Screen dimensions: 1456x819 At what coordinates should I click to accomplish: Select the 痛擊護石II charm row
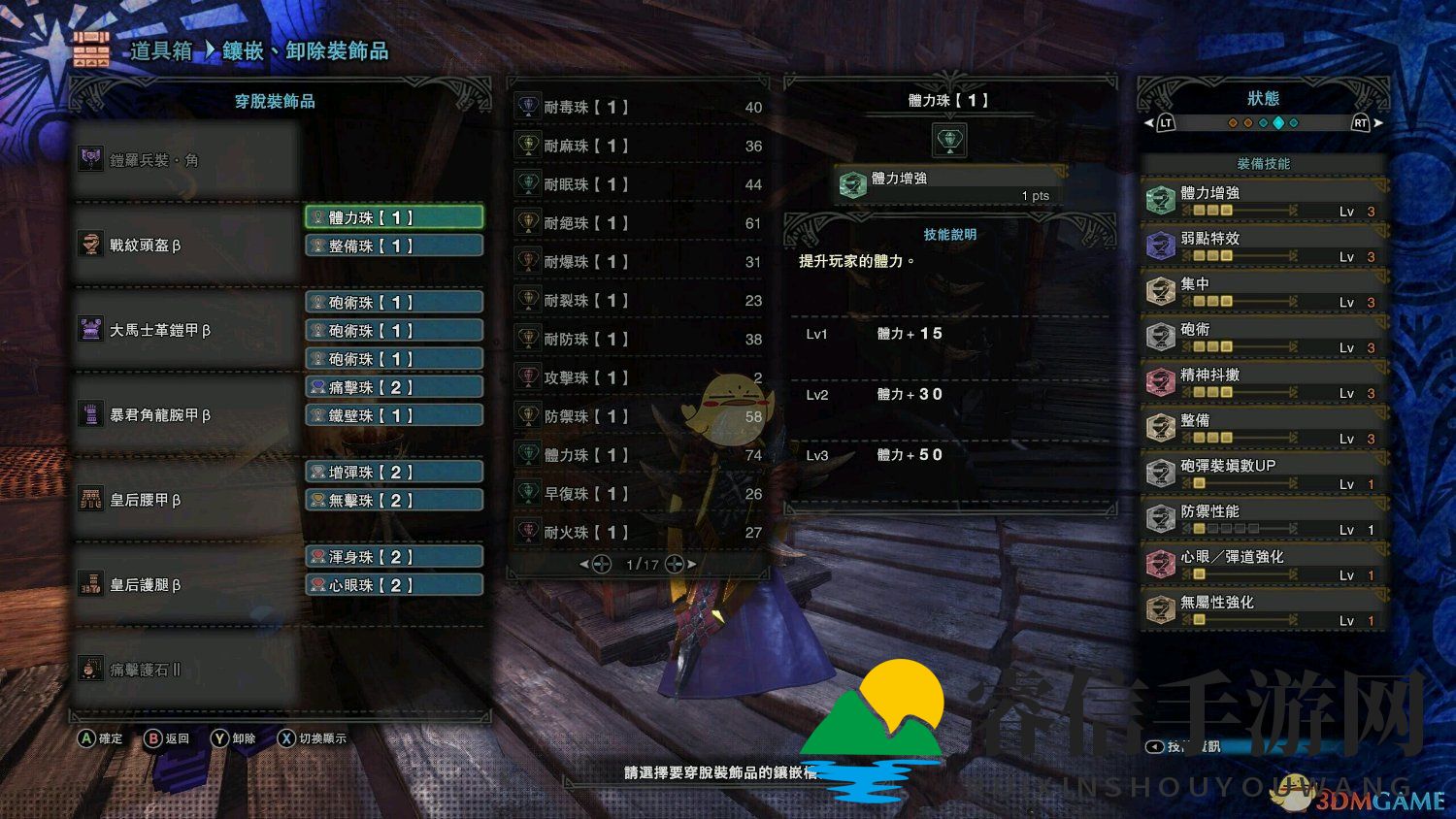click(x=184, y=670)
